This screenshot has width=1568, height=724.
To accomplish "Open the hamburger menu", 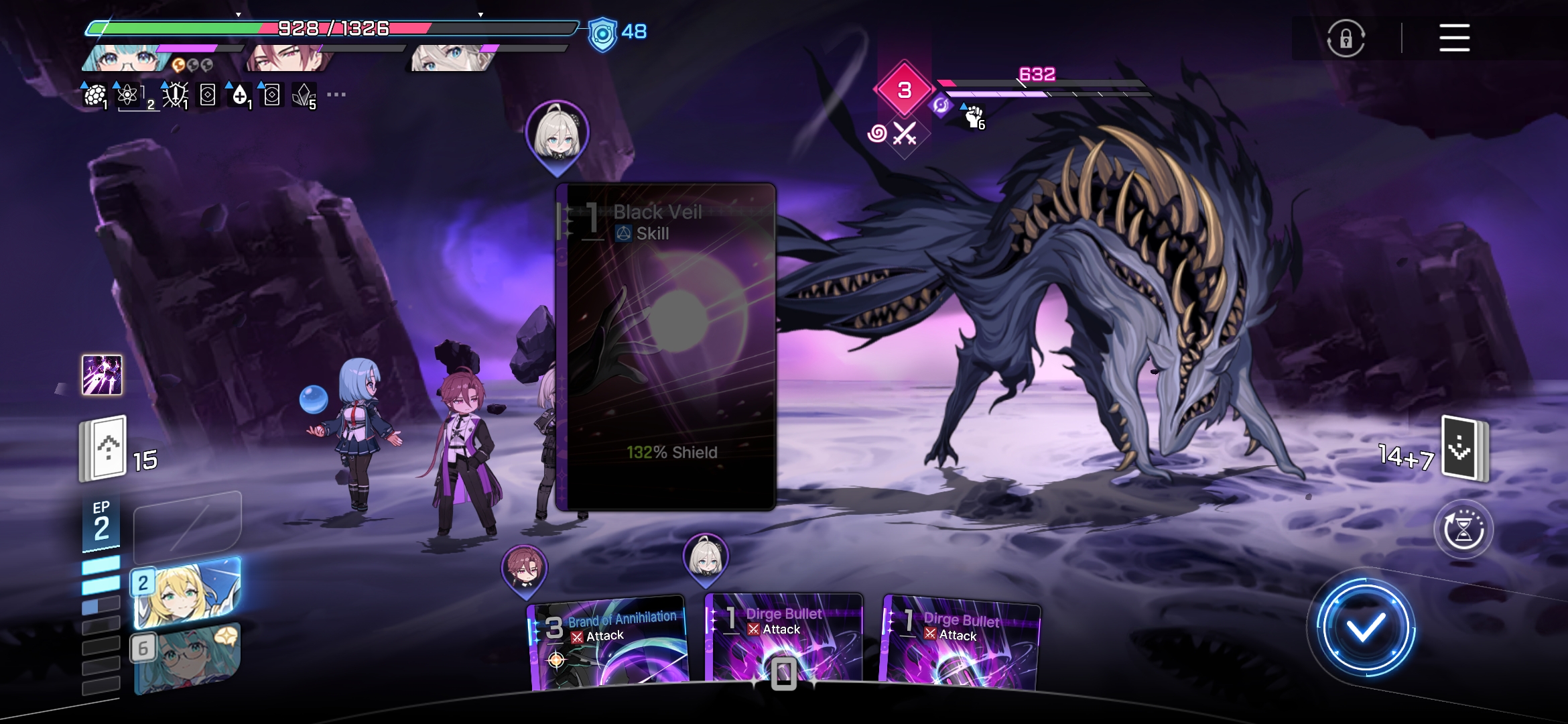I will tap(1454, 38).
